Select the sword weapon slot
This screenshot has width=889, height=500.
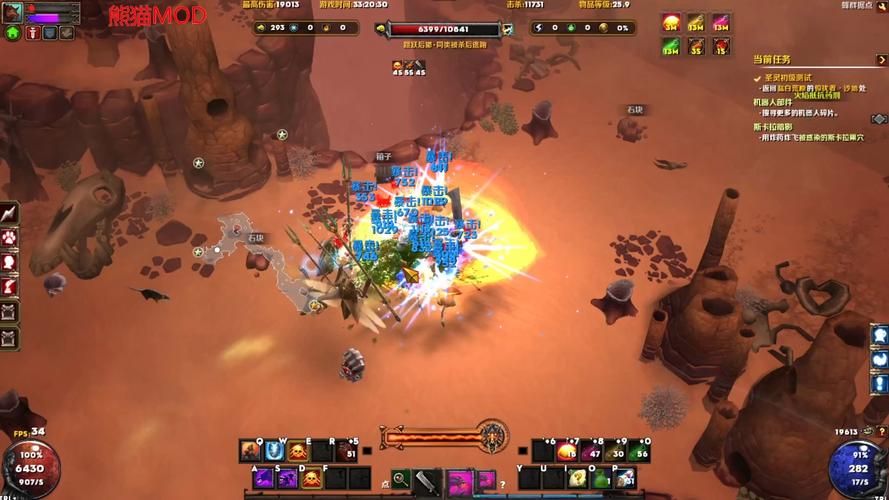coord(427,480)
